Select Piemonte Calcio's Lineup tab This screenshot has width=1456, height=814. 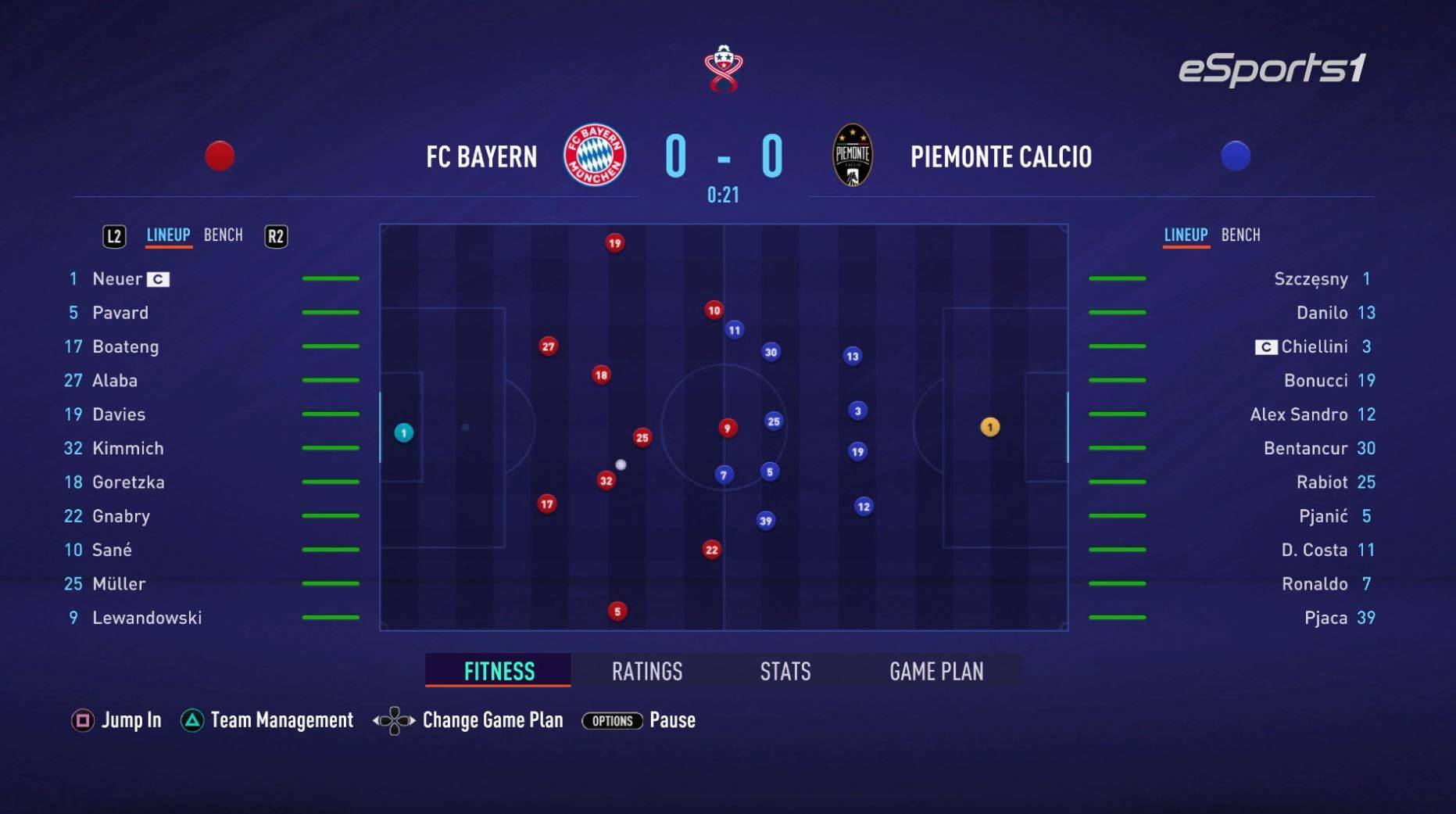click(x=1185, y=235)
